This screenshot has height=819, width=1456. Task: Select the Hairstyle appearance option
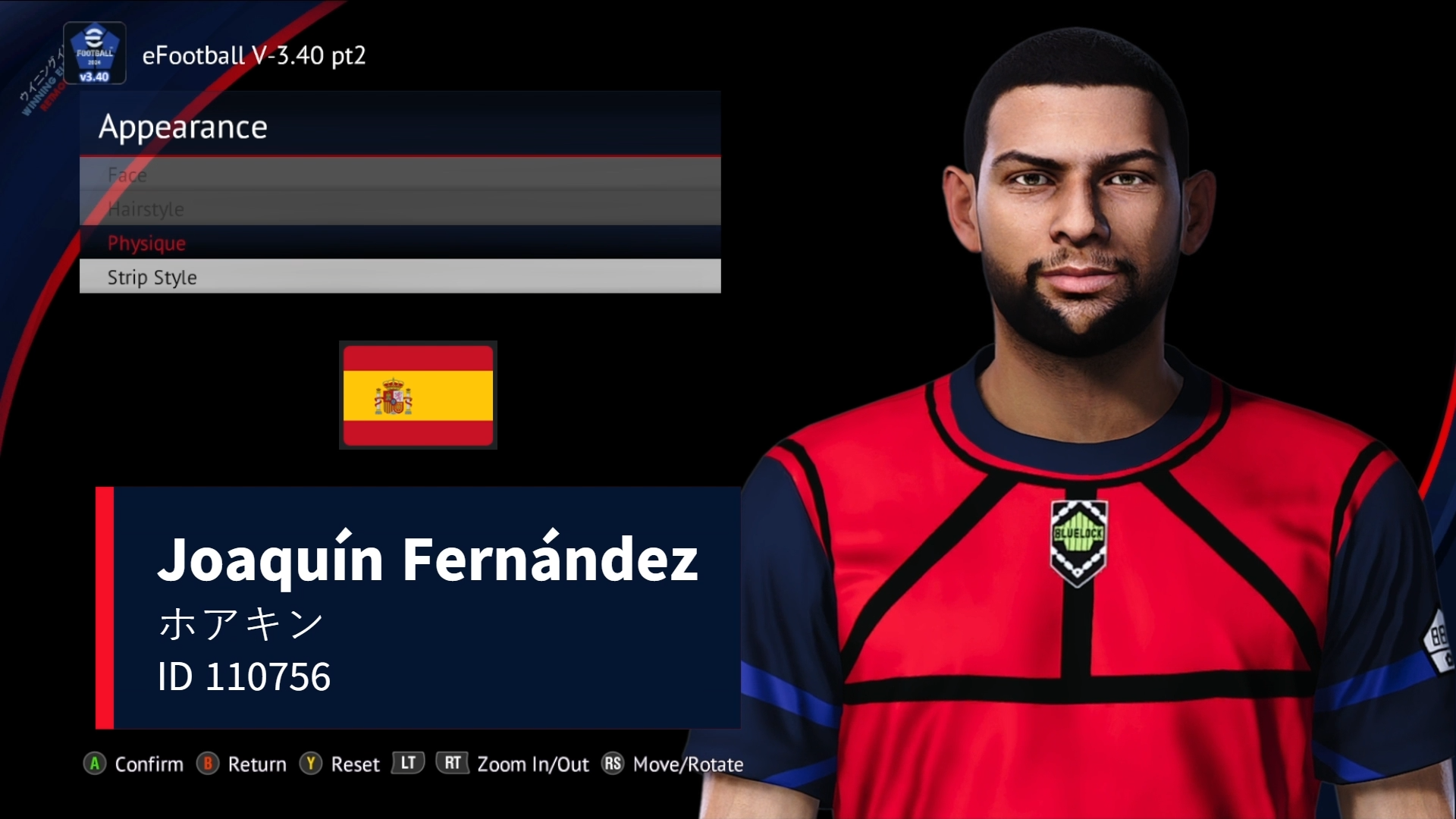146,209
